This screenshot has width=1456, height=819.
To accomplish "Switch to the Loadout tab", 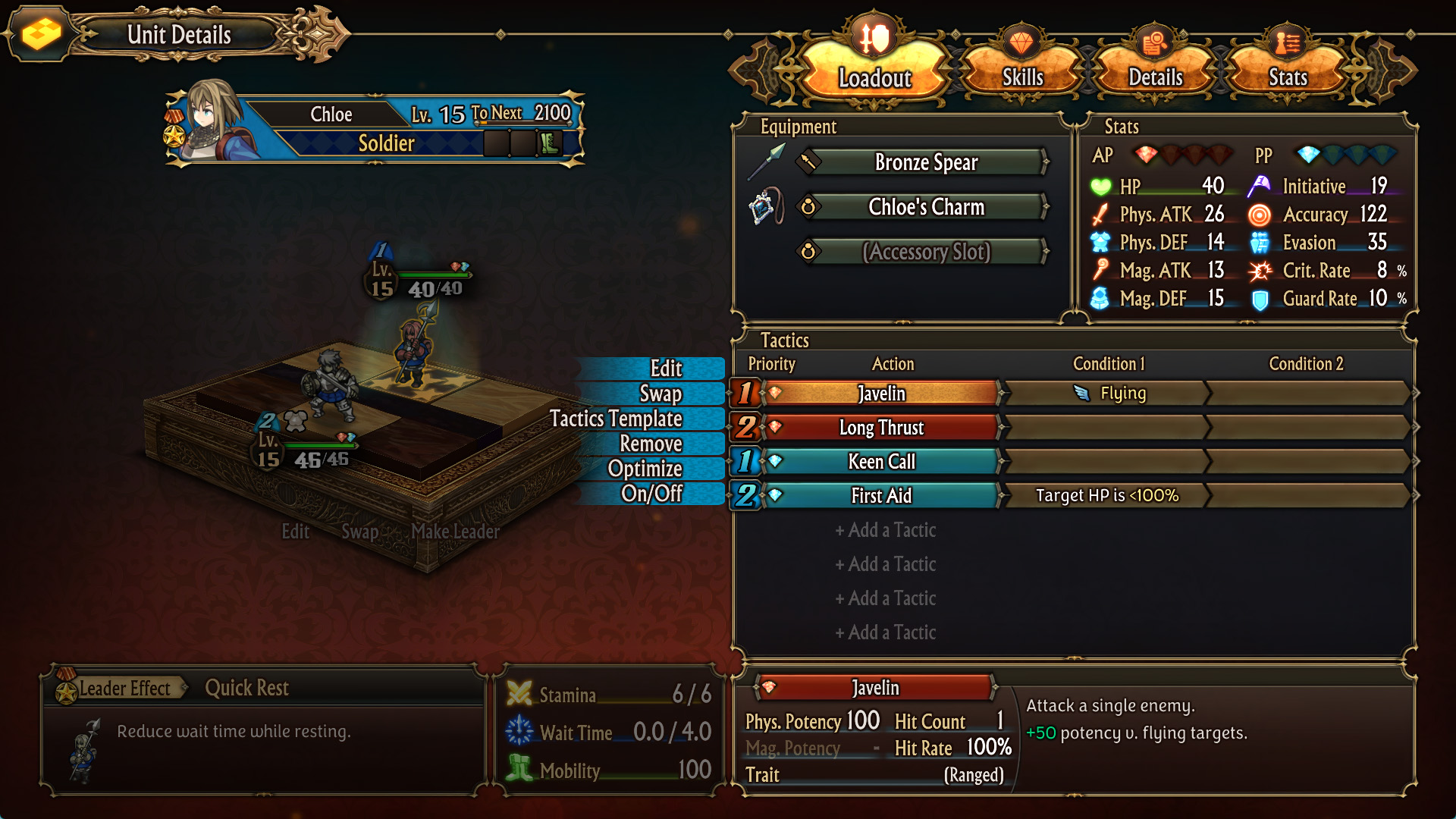I will point(874,77).
